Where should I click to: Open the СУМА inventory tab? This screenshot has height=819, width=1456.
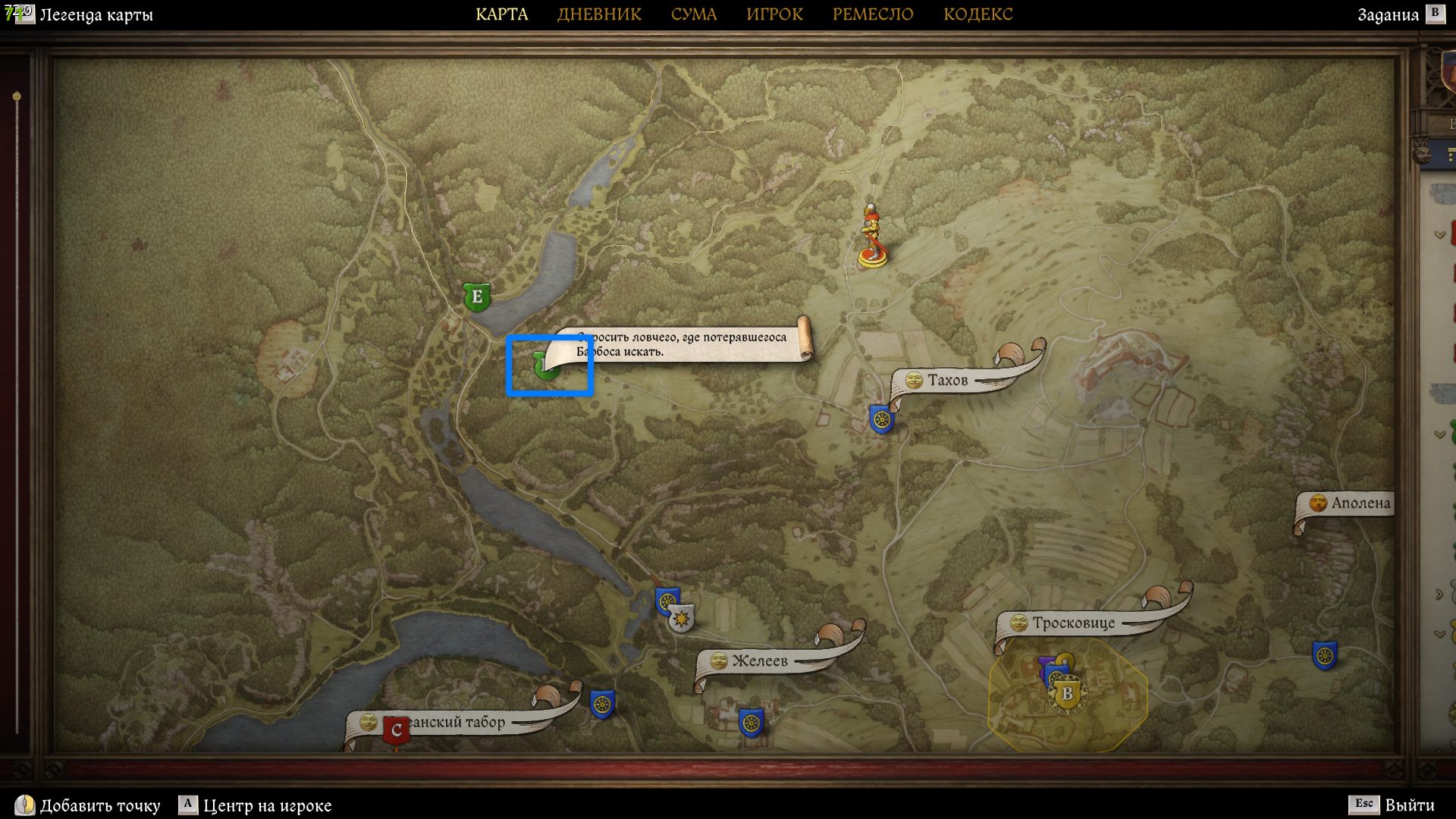pos(693,14)
